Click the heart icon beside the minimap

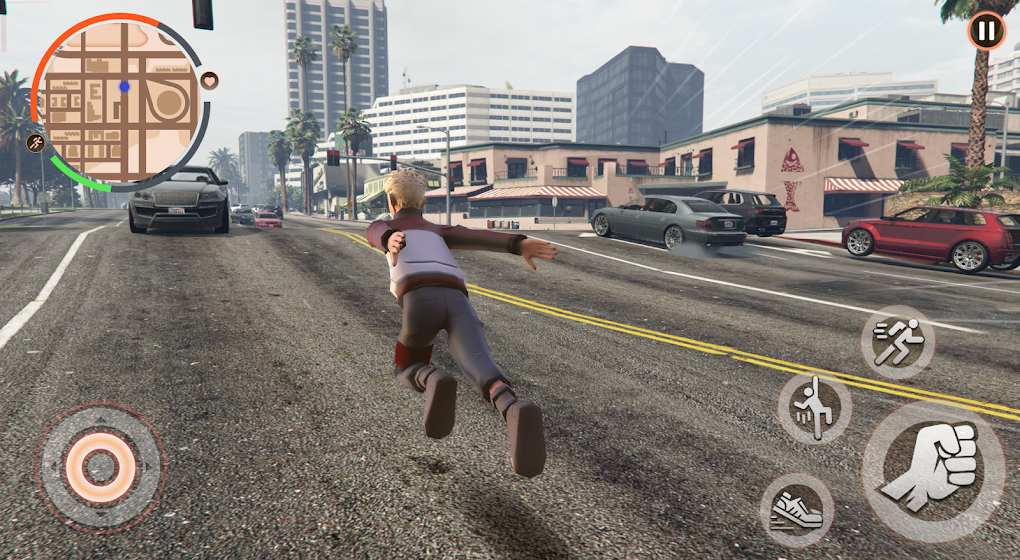(x=210, y=80)
